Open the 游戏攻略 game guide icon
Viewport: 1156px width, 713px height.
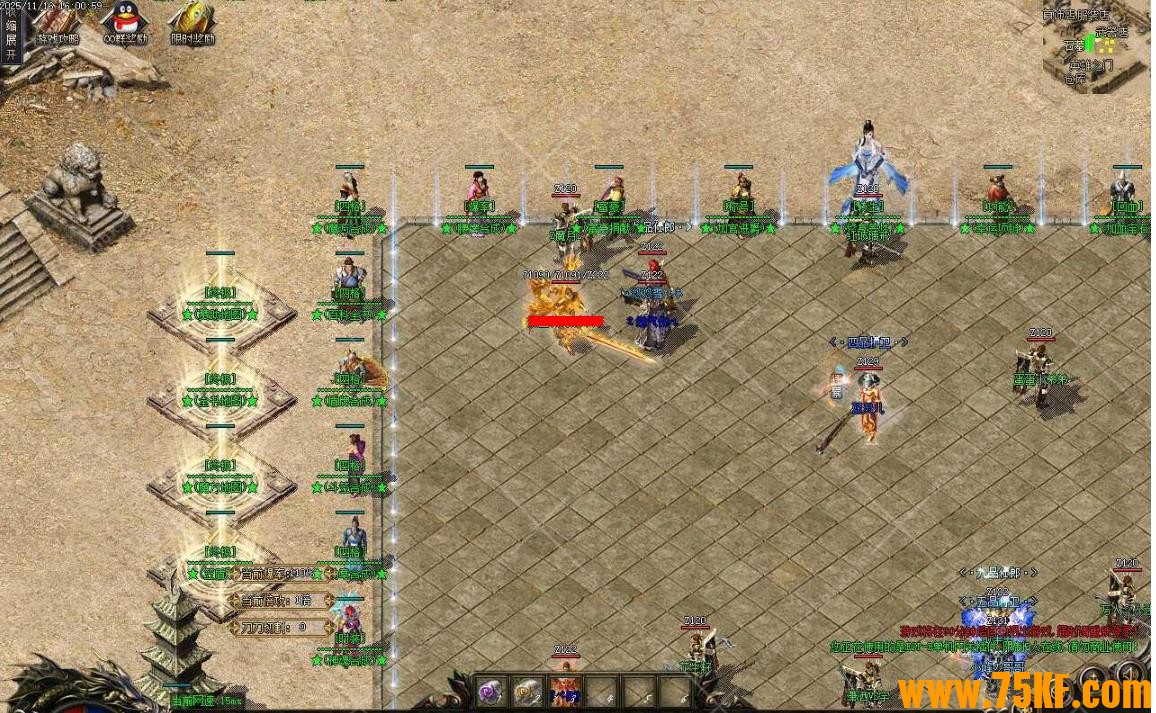point(57,21)
